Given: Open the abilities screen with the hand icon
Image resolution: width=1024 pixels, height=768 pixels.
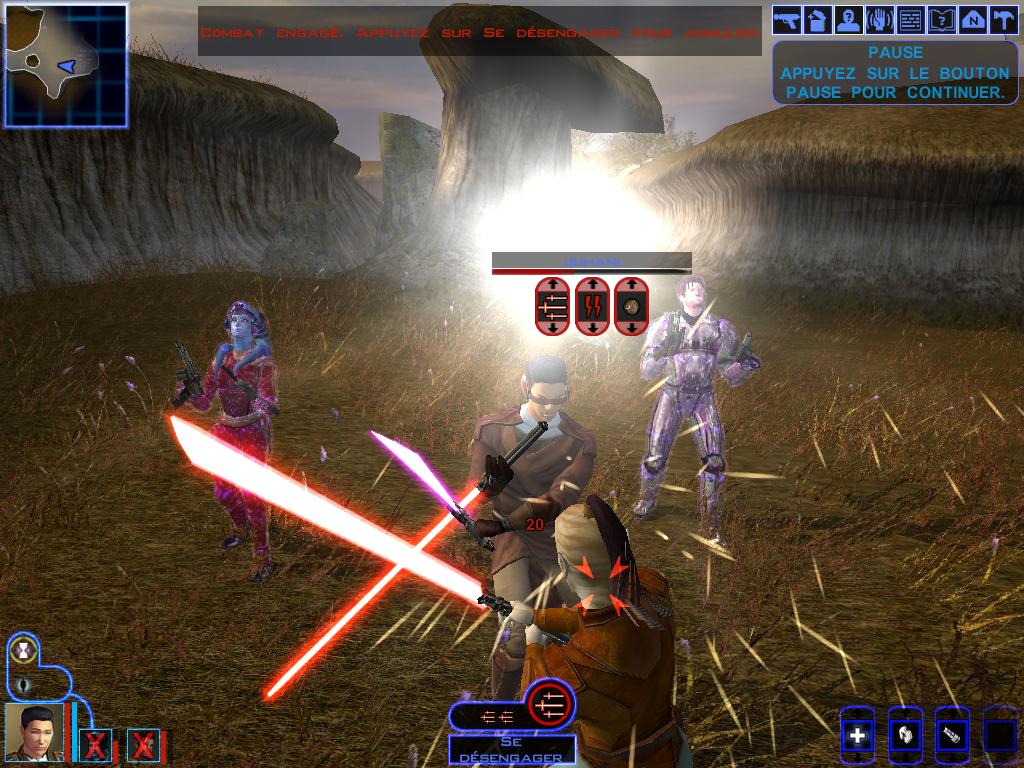Looking at the screenshot, I should [x=880, y=19].
